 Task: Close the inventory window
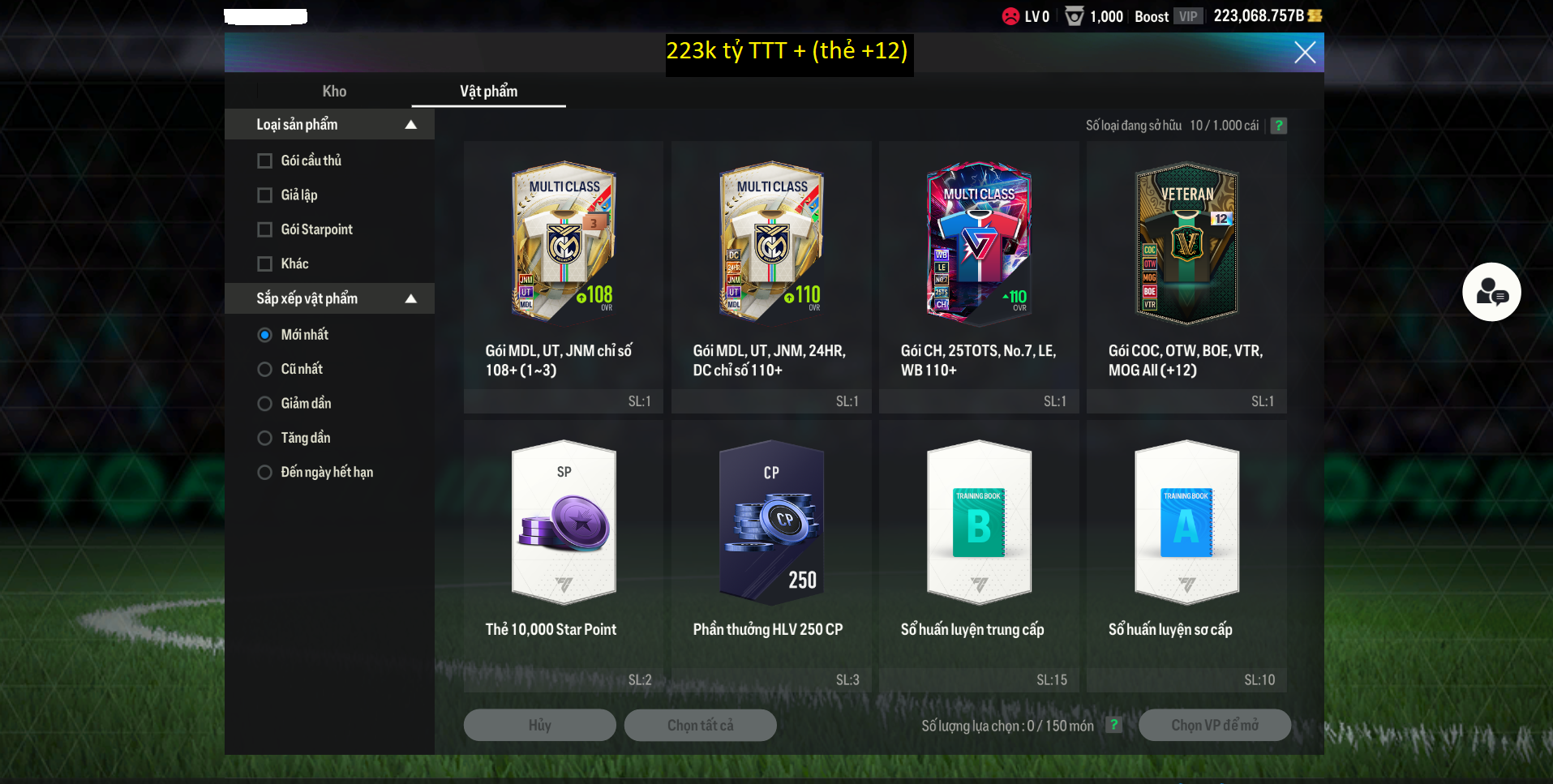click(x=1304, y=53)
